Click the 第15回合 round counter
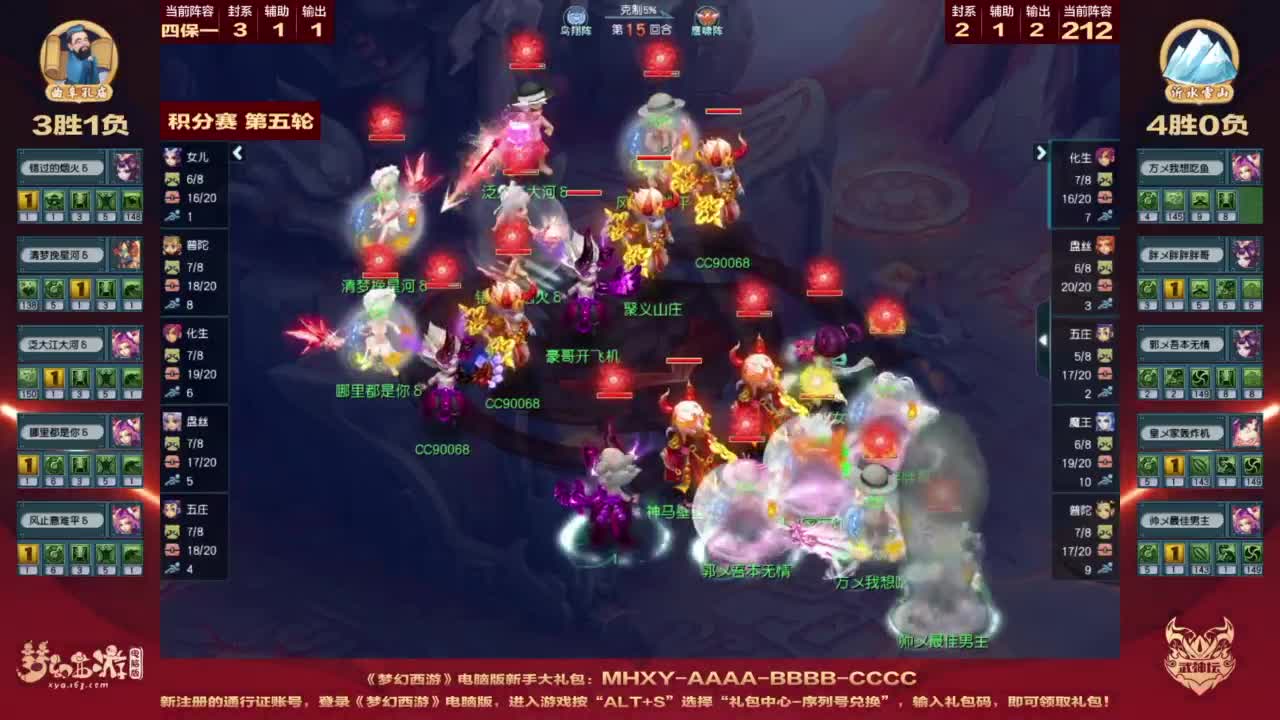This screenshot has width=1280, height=720. tap(642, 30)
